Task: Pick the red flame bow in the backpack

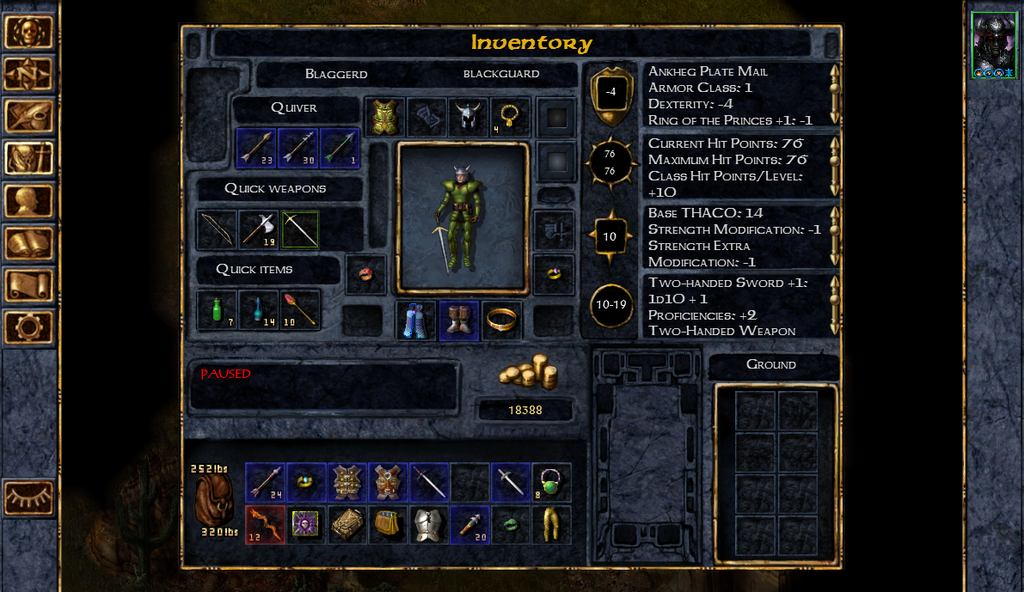Action: point(264,524)
